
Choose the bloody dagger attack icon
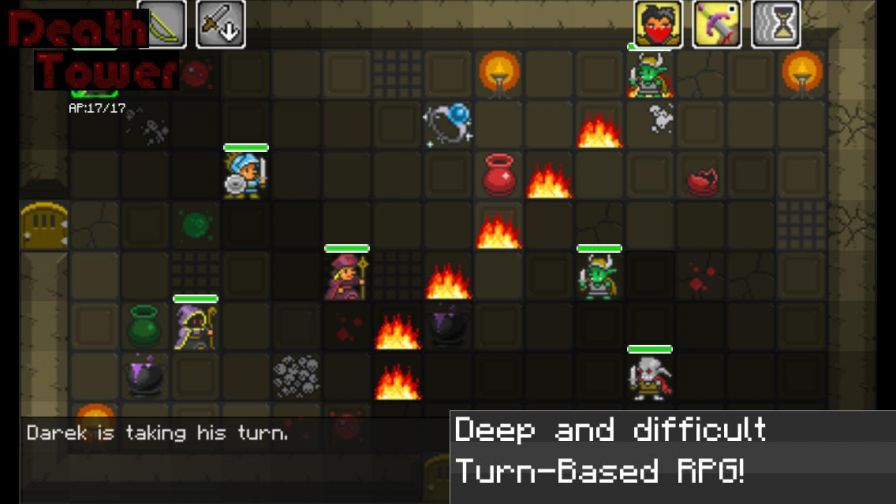click(717, 24)
